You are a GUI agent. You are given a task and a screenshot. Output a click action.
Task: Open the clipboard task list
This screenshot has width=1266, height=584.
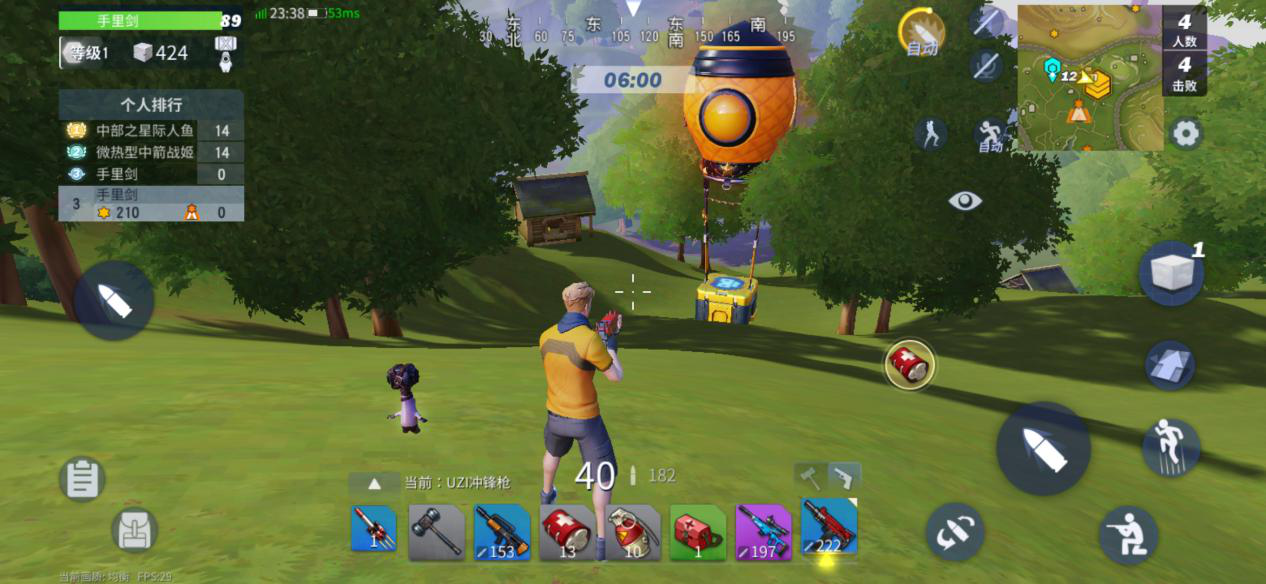coord(83,479)
